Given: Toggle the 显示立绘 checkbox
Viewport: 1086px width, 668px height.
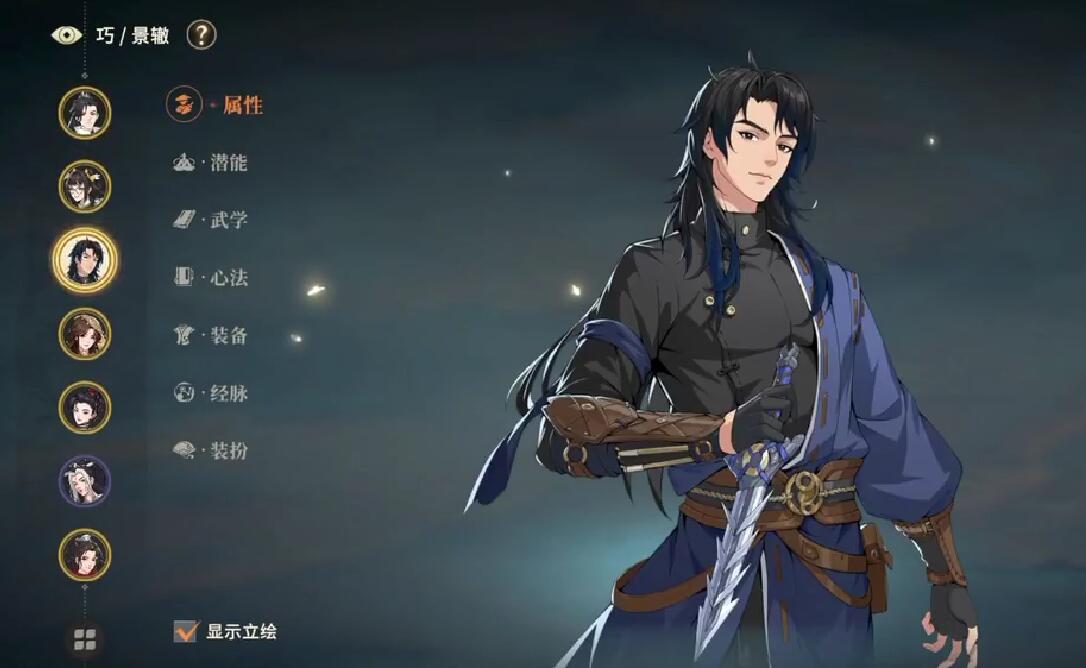Looking at the screenshot, I should [186, 631].
